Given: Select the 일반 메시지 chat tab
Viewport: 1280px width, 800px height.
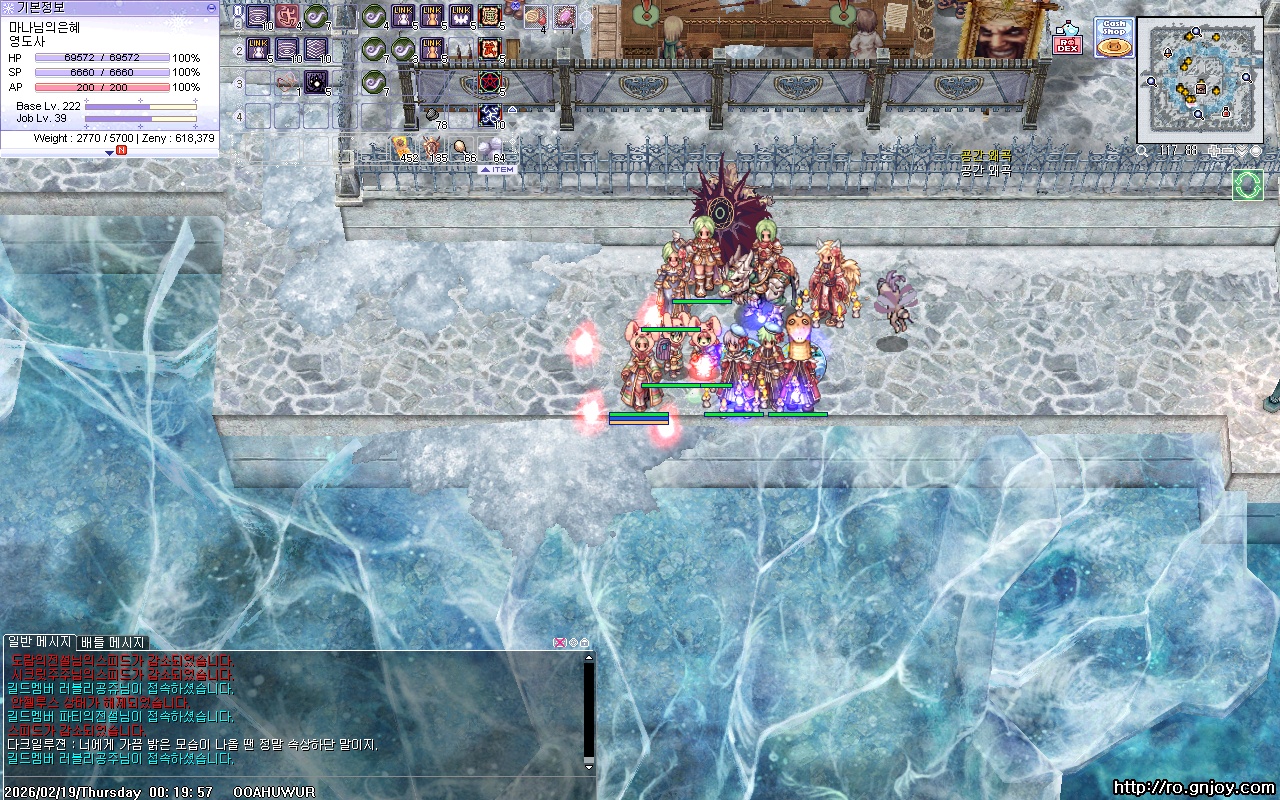Looking at the screenshot, I should [39, 642].
